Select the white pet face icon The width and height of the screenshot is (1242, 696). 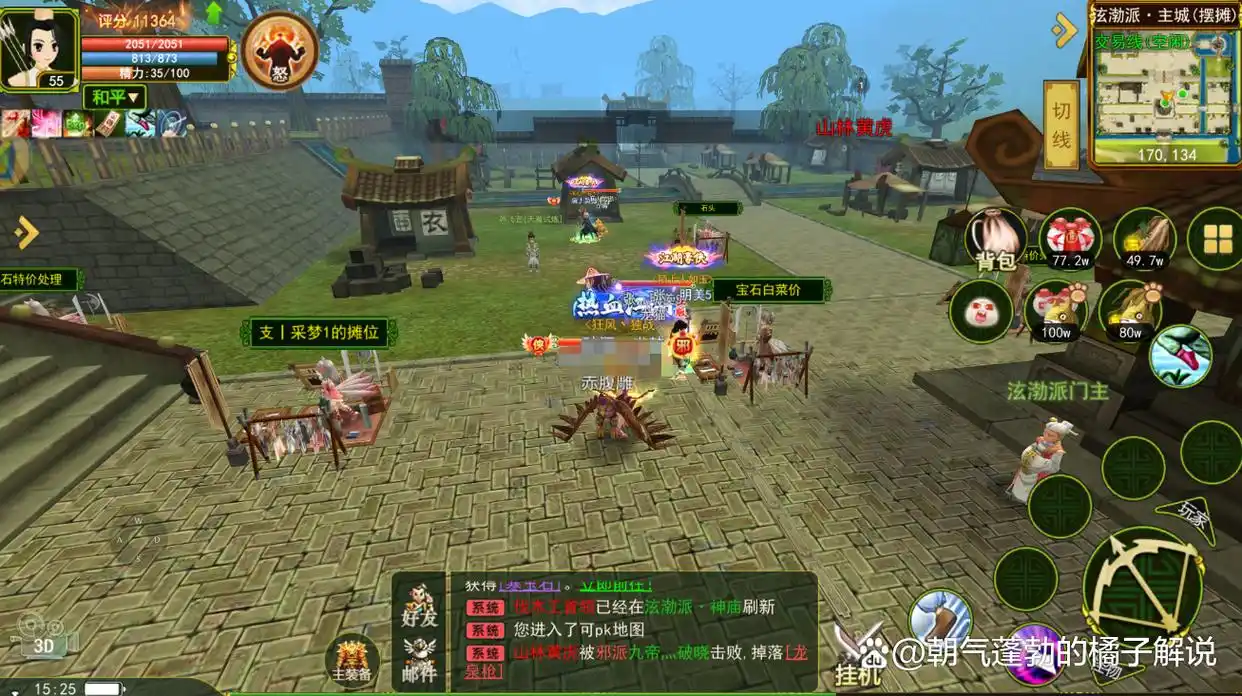point(978,311)
